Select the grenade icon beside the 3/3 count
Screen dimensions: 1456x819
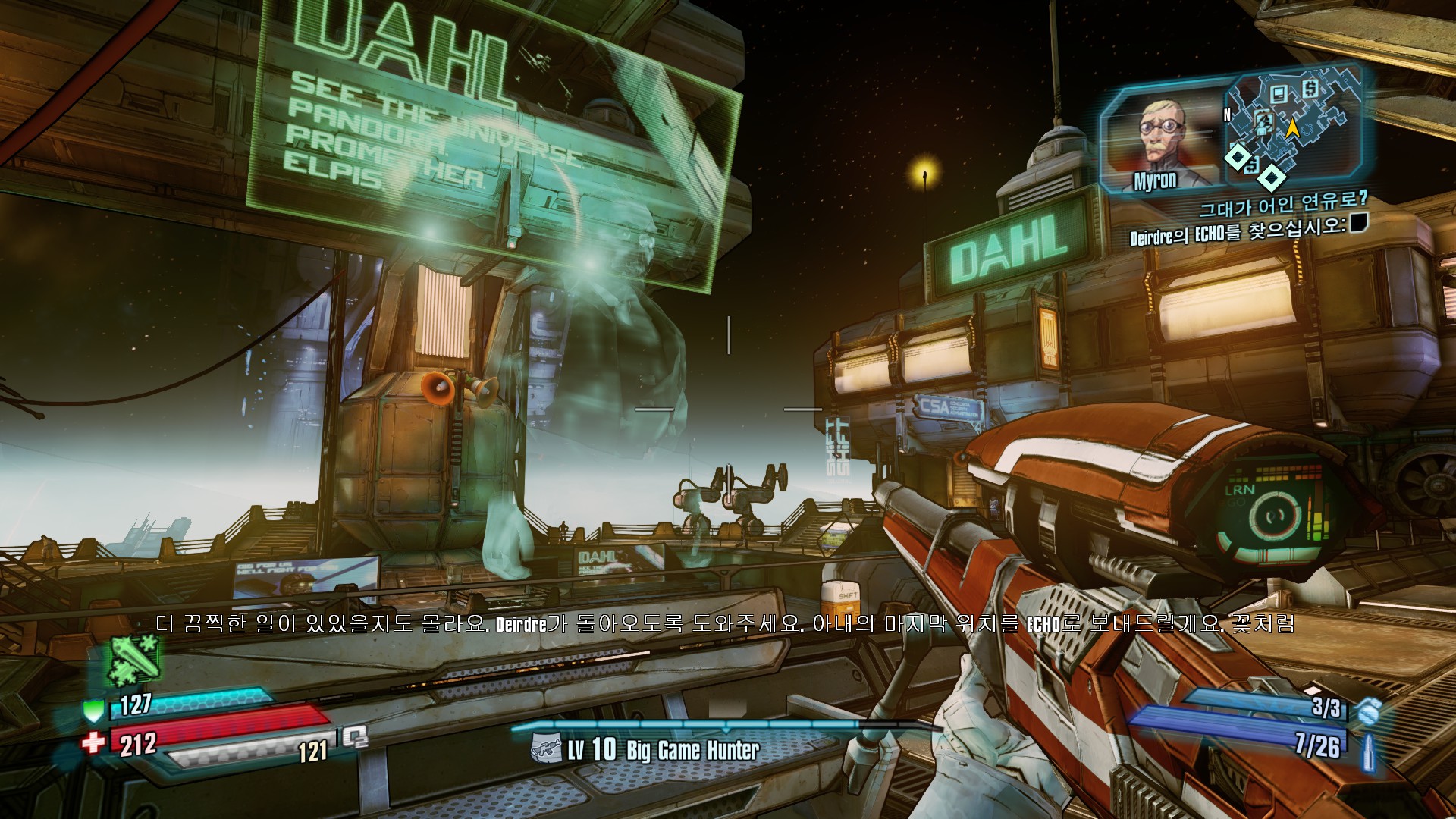[x=1367, y=711]
